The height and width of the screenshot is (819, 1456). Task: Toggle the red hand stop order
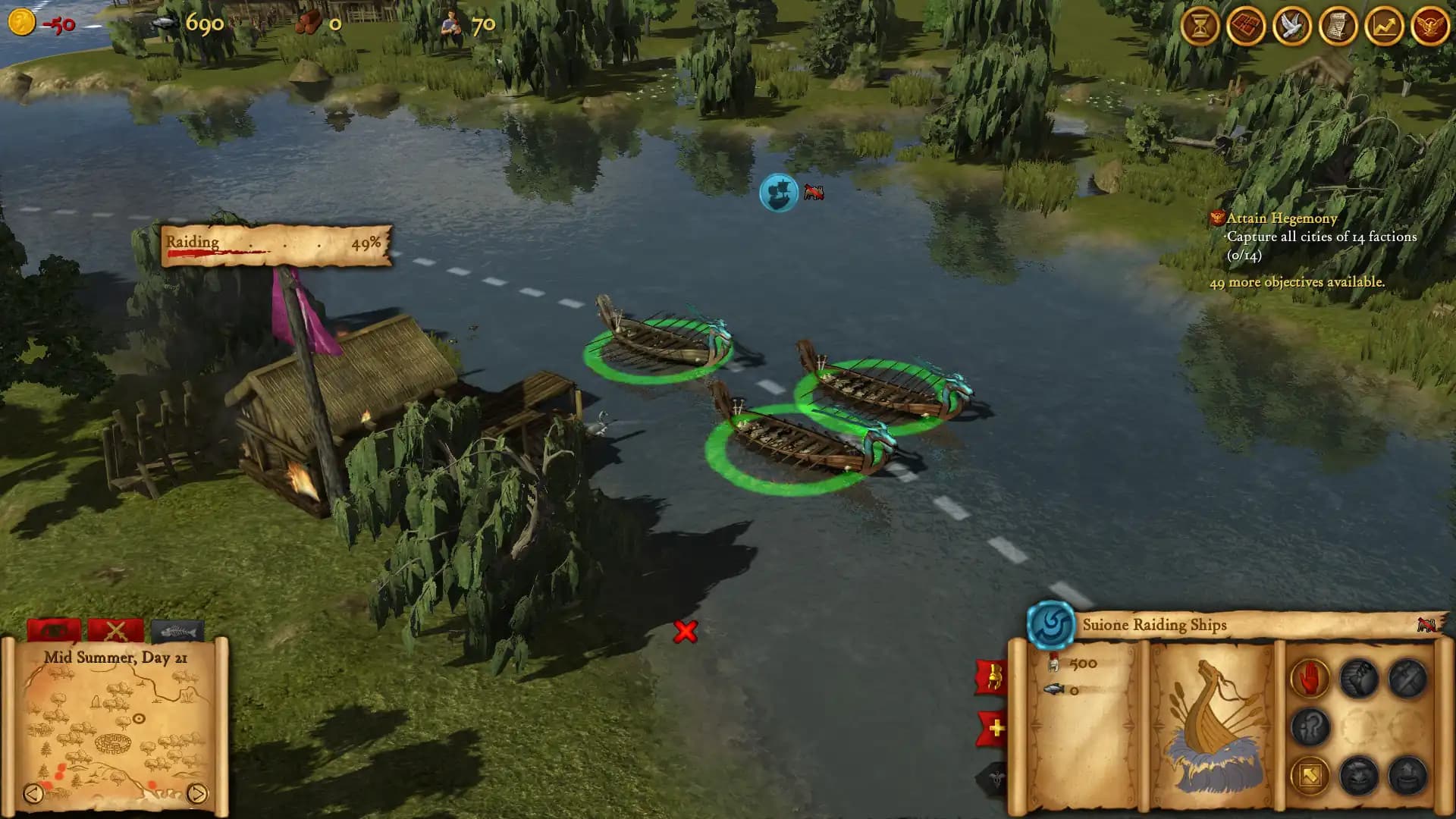point(1309,677)
